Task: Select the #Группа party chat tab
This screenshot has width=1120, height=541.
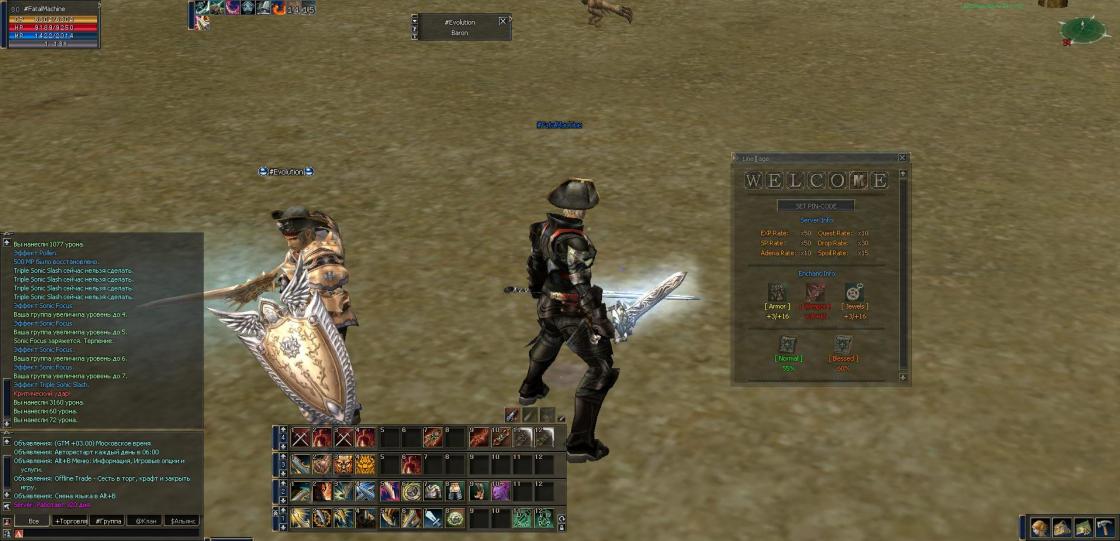Action: [x=108, y=521]
